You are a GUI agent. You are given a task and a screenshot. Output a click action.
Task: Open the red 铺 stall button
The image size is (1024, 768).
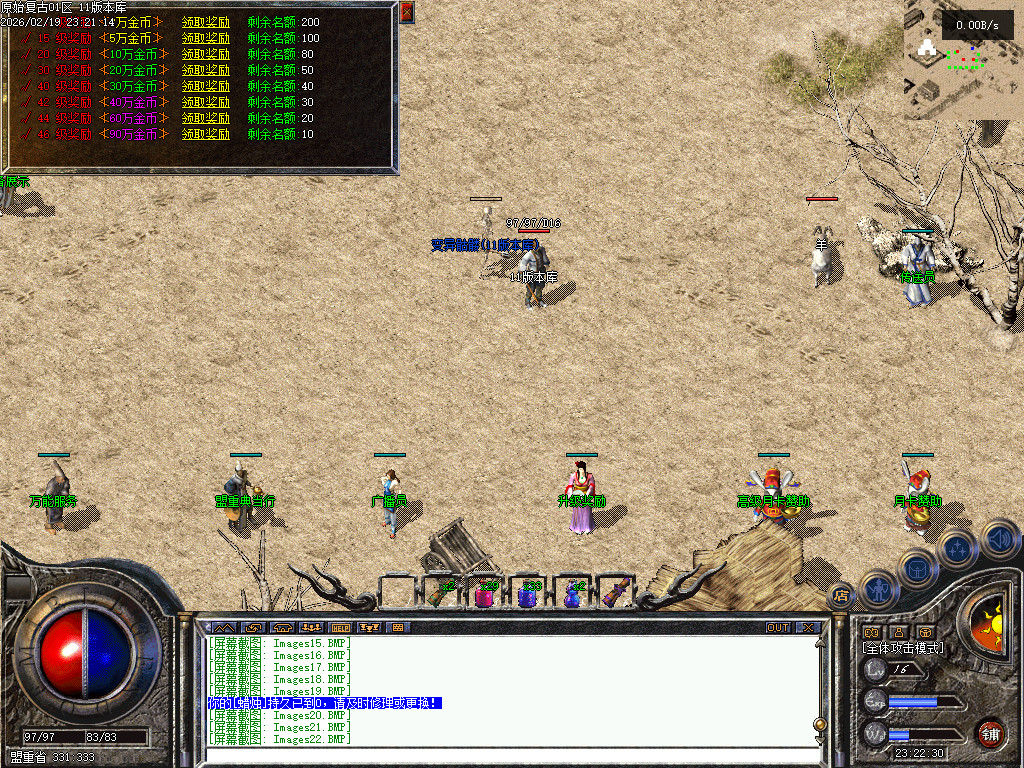990,734
